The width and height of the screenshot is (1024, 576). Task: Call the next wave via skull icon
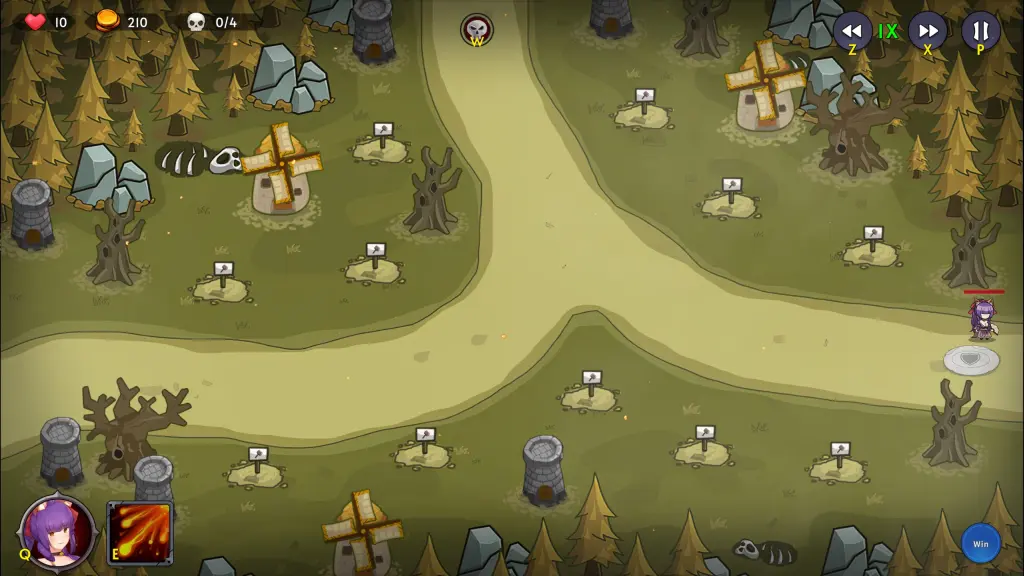(x=477, y=28)
